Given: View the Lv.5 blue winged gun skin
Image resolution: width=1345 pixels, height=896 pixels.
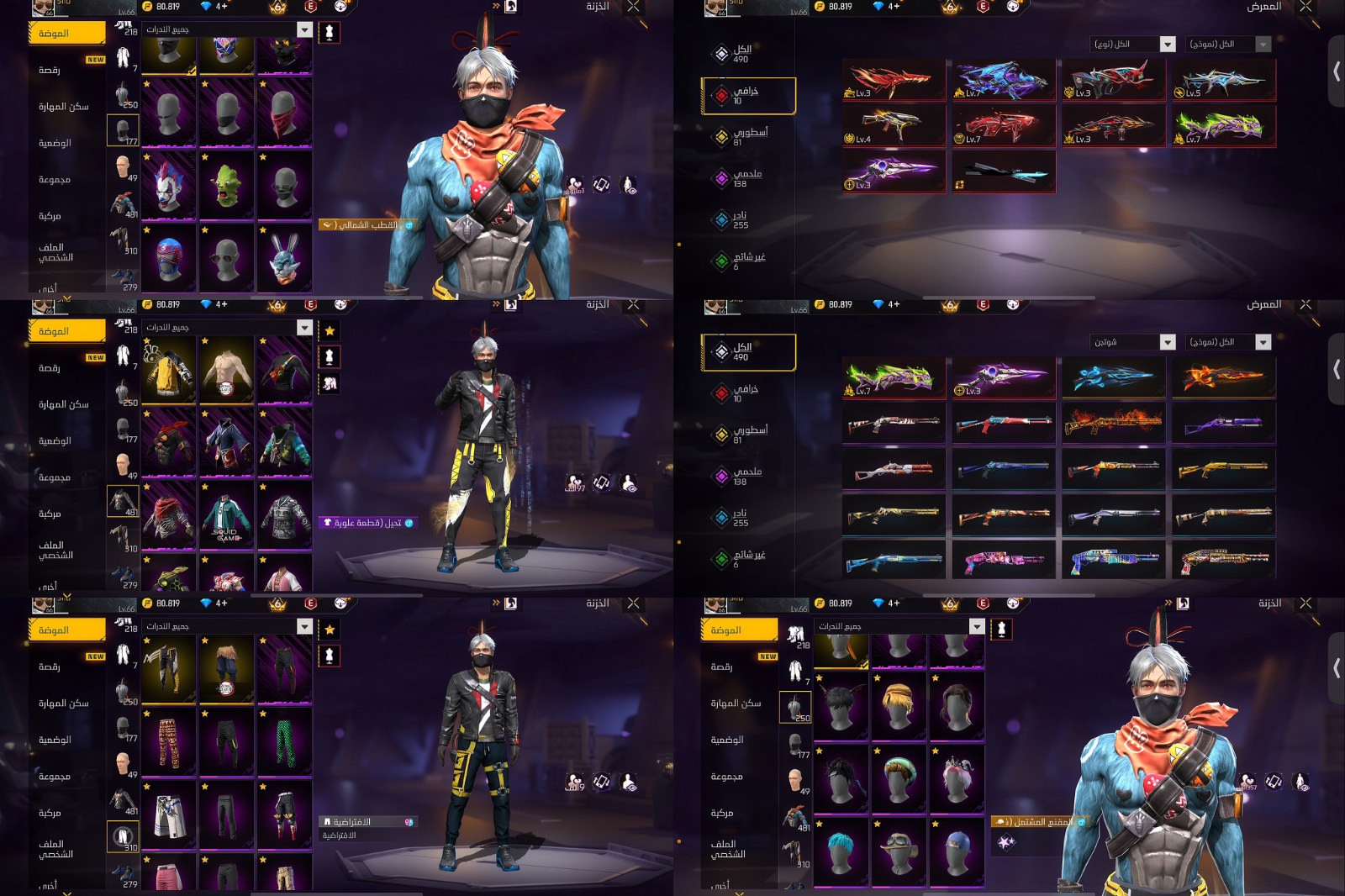Looking at the screenshot, I should (x=1223, y=81).
